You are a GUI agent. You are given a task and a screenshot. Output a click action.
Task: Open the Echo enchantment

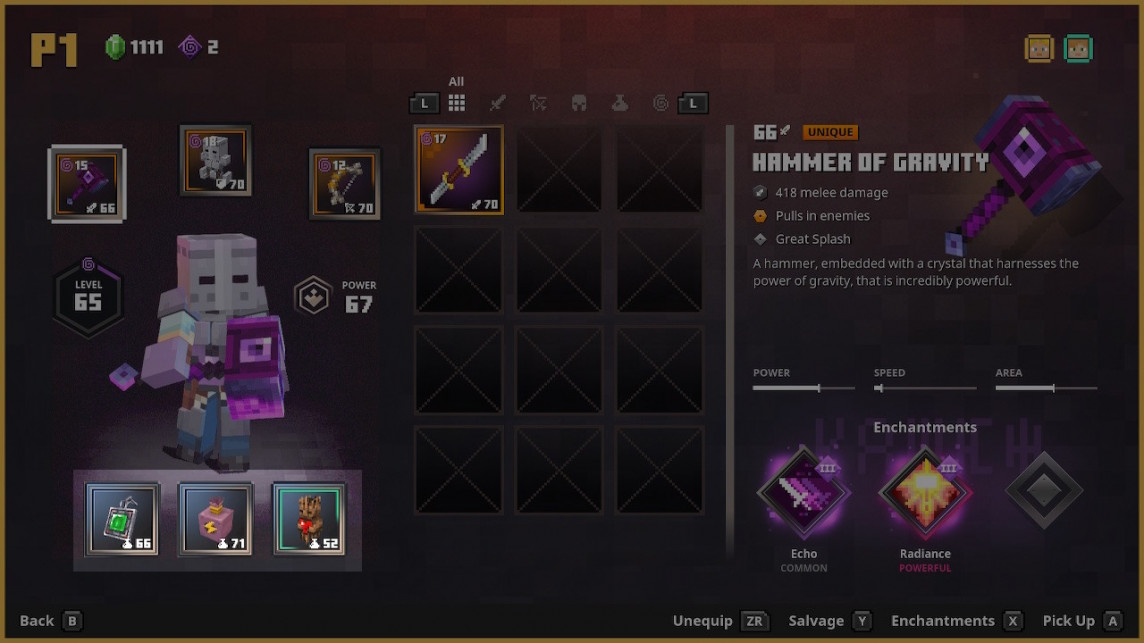pos(803,492)
